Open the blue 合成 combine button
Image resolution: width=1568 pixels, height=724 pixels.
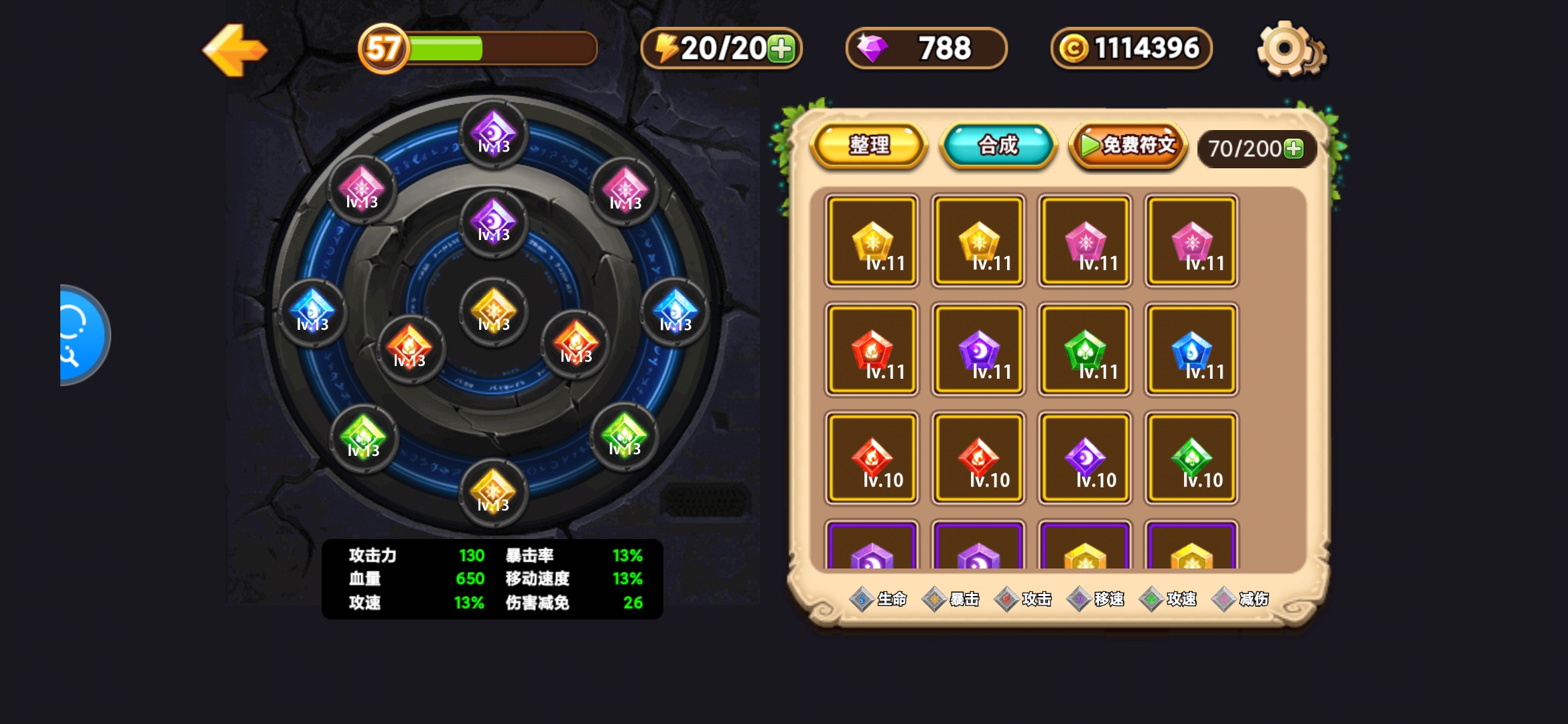coord(998,145)
